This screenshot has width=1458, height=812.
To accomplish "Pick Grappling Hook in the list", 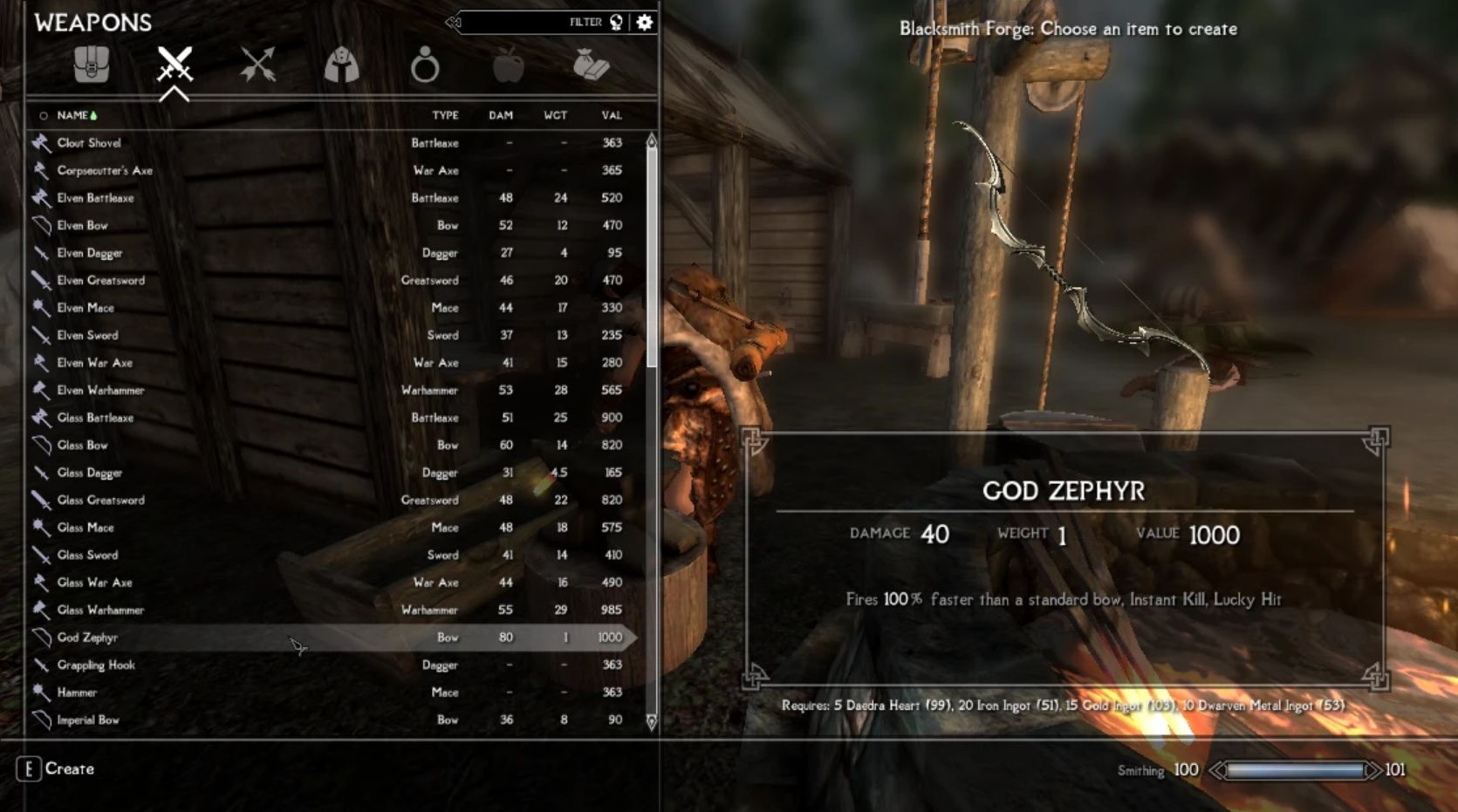I will 96,665.
